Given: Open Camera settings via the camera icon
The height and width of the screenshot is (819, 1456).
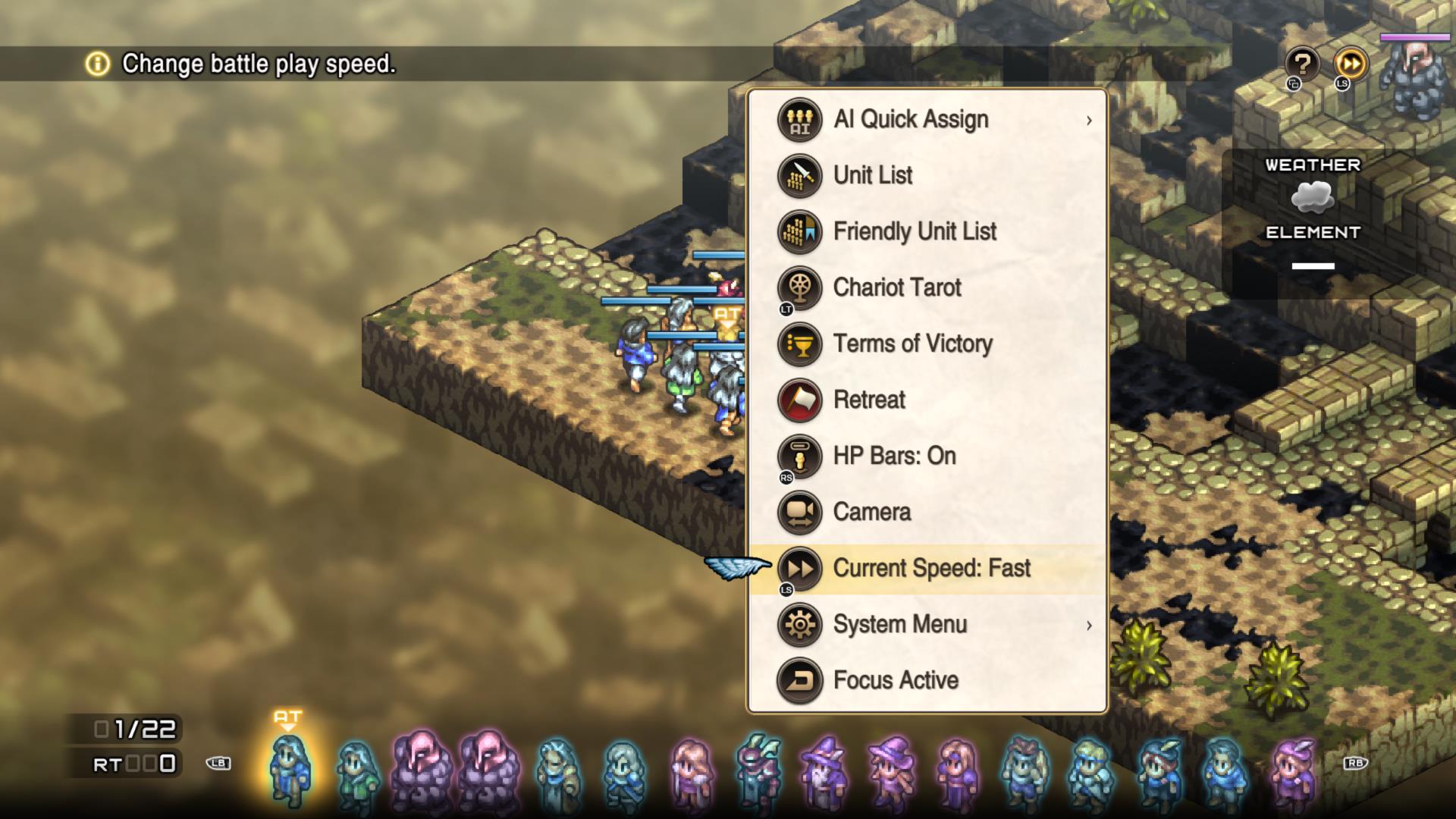Looking at the screenshot, I should [799, 512].
